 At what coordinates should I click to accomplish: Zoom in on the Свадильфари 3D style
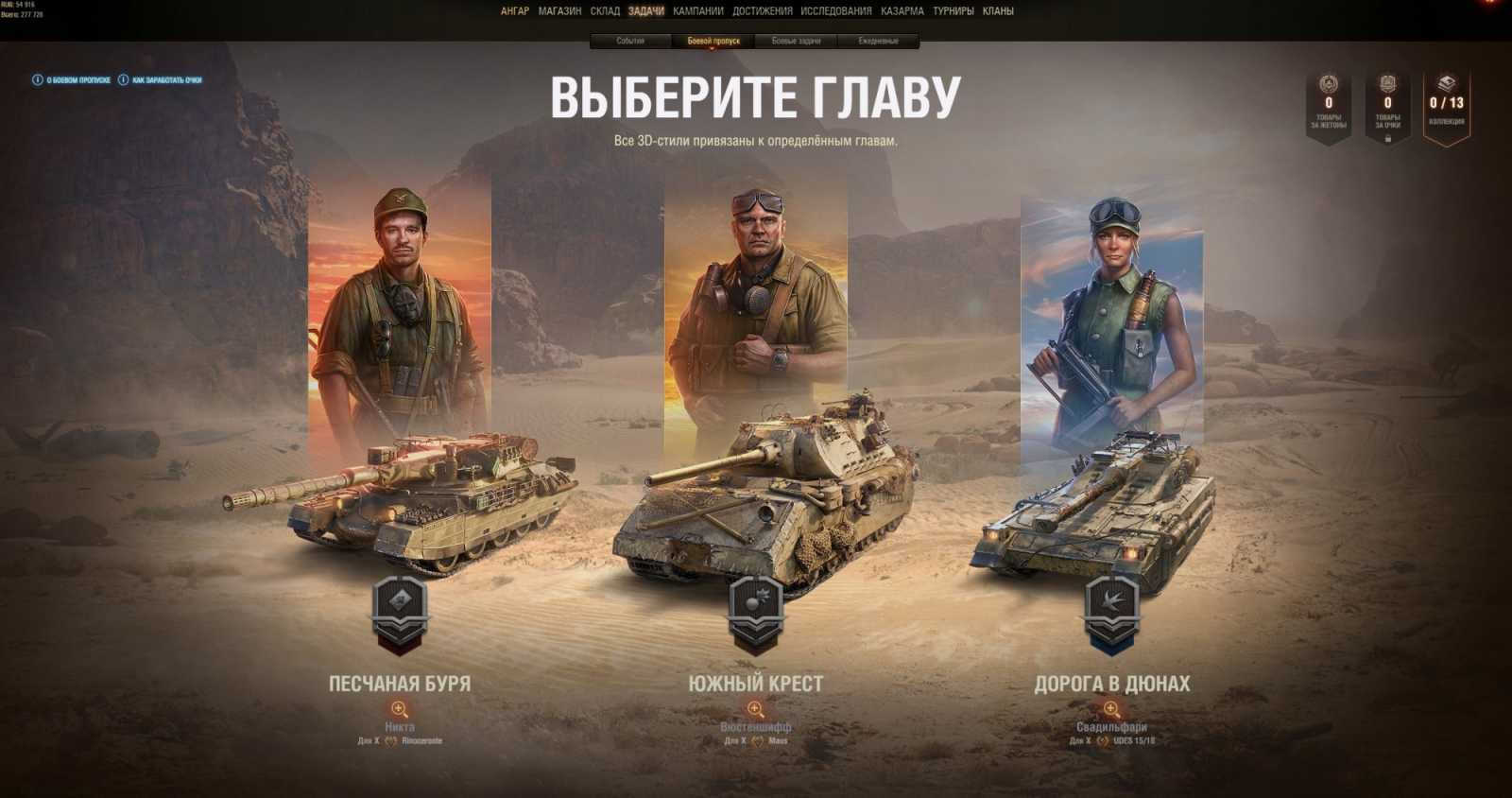1108,710
